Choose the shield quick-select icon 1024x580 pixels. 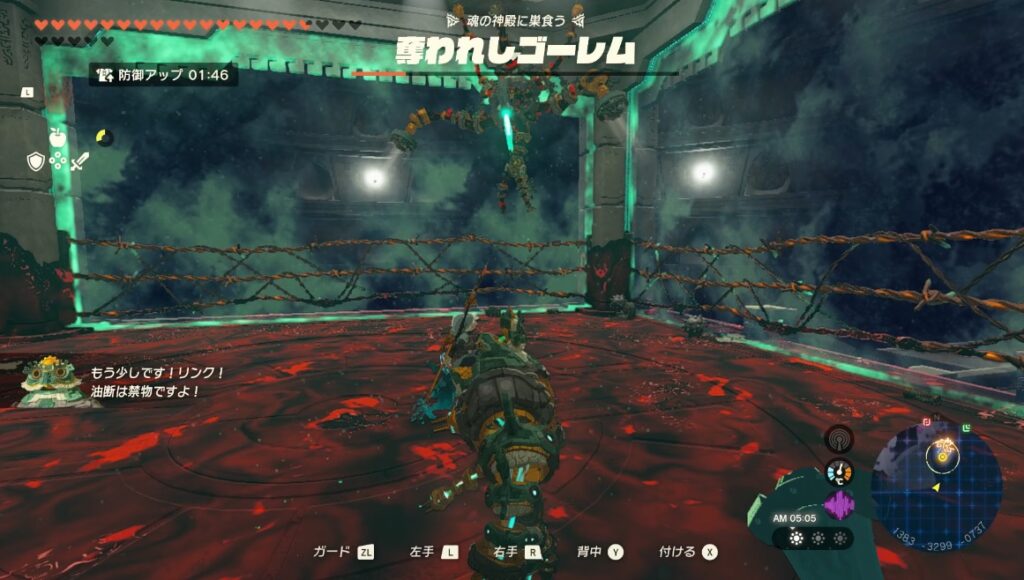[36, 161]
